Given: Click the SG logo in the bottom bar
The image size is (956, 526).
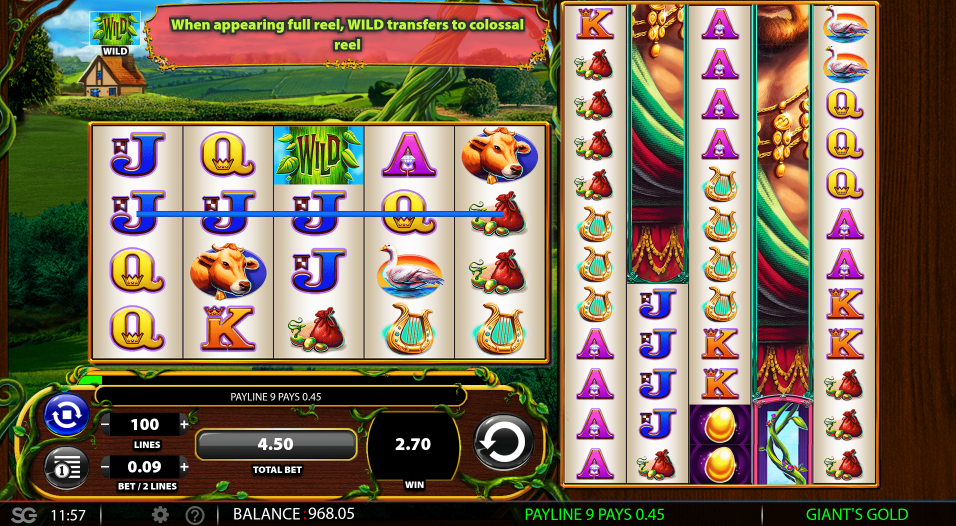Looking at the screenshot, I should [23, 515].
